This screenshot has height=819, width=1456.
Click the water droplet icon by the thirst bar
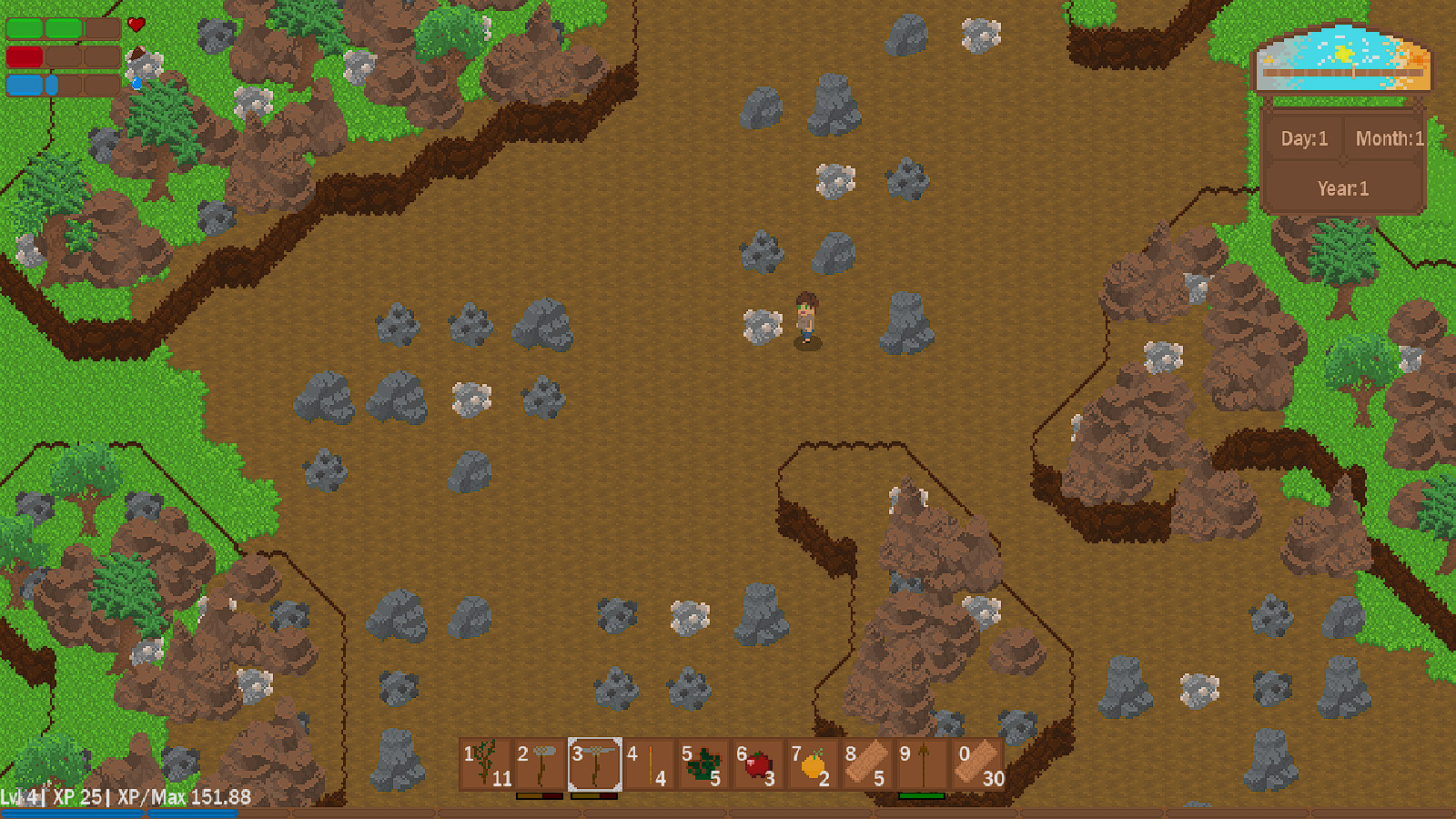pos(136,82)
